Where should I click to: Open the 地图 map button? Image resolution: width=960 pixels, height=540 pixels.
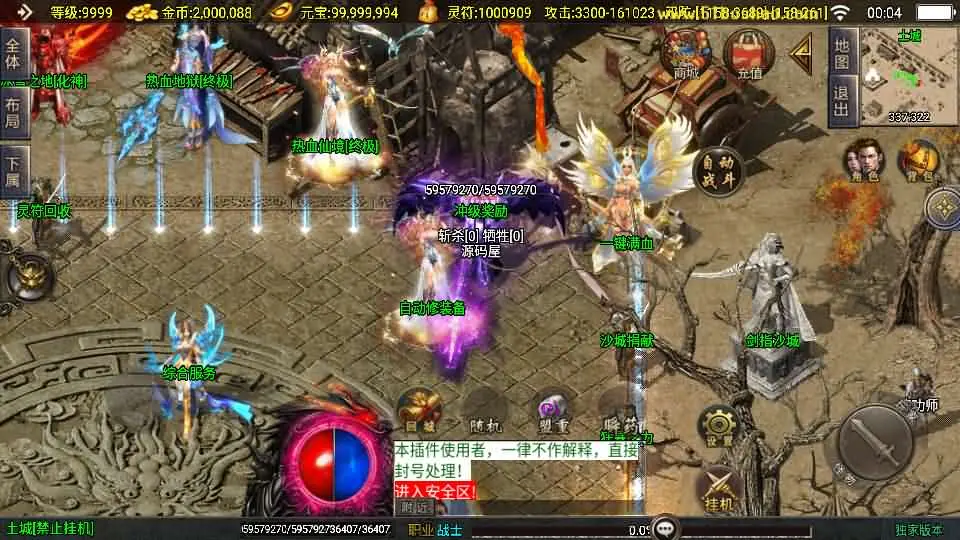click(x=843, y=54)
